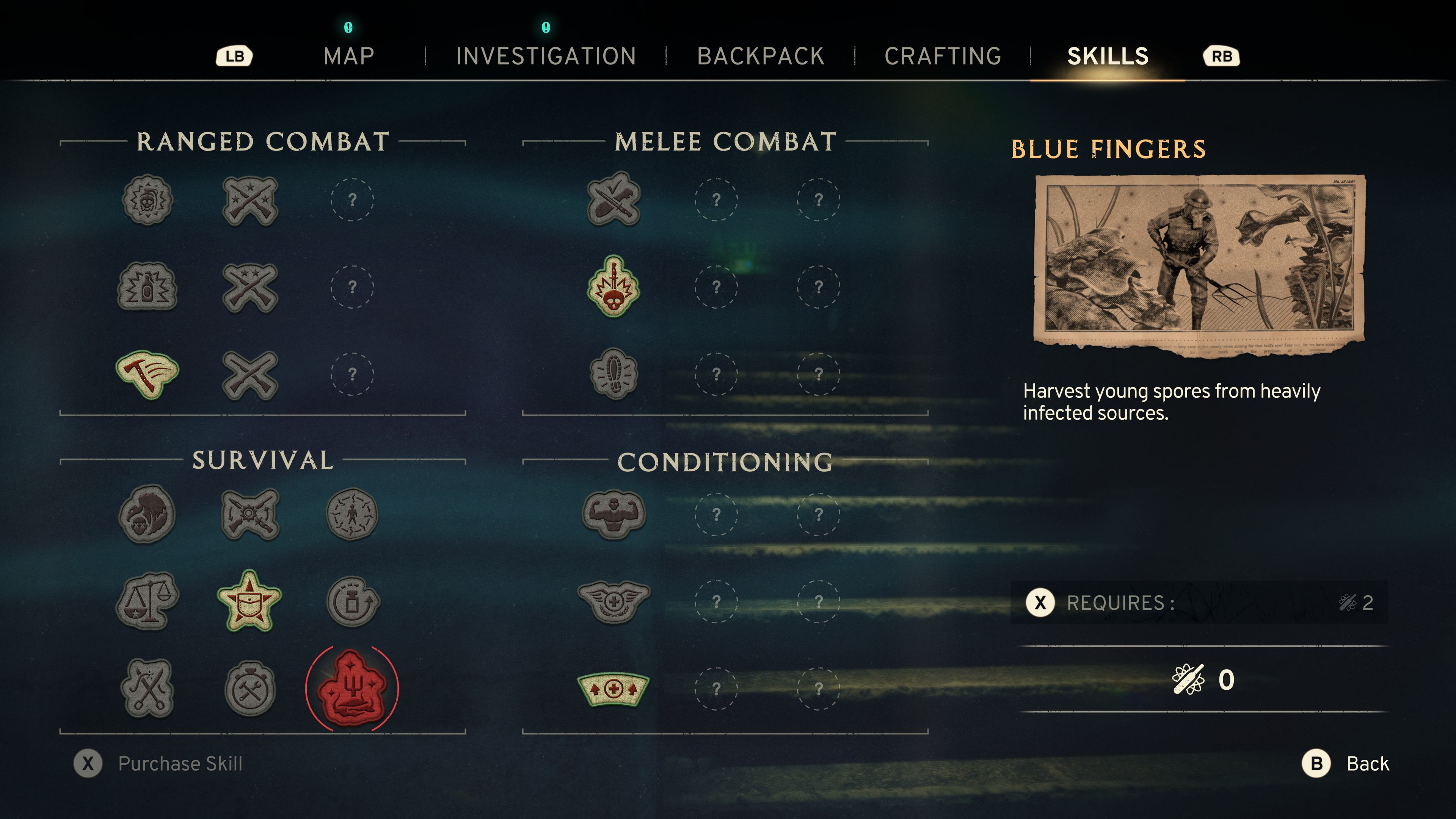
Task: Select the star with pocket survival skill
Action: click(249, 601)
